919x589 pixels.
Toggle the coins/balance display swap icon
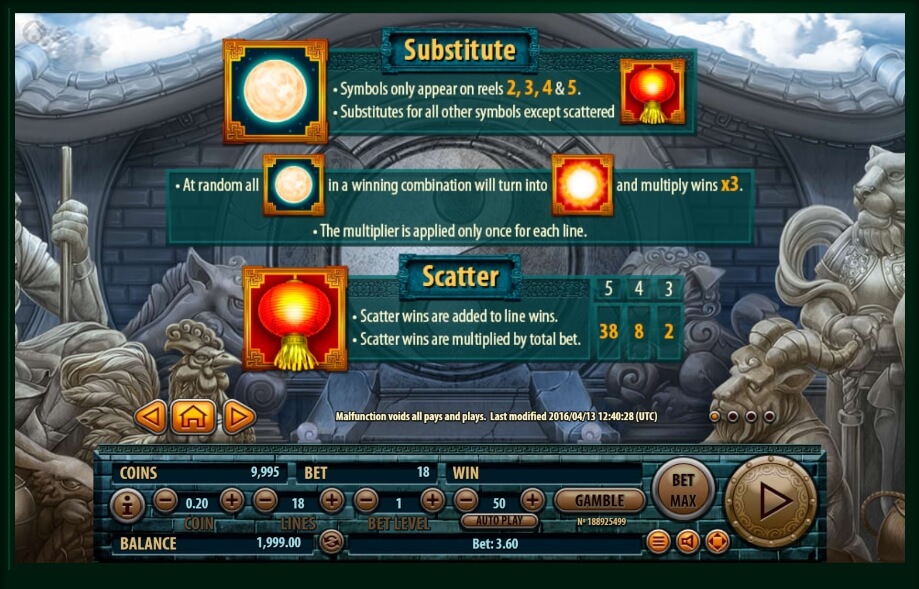pos(331,542)
